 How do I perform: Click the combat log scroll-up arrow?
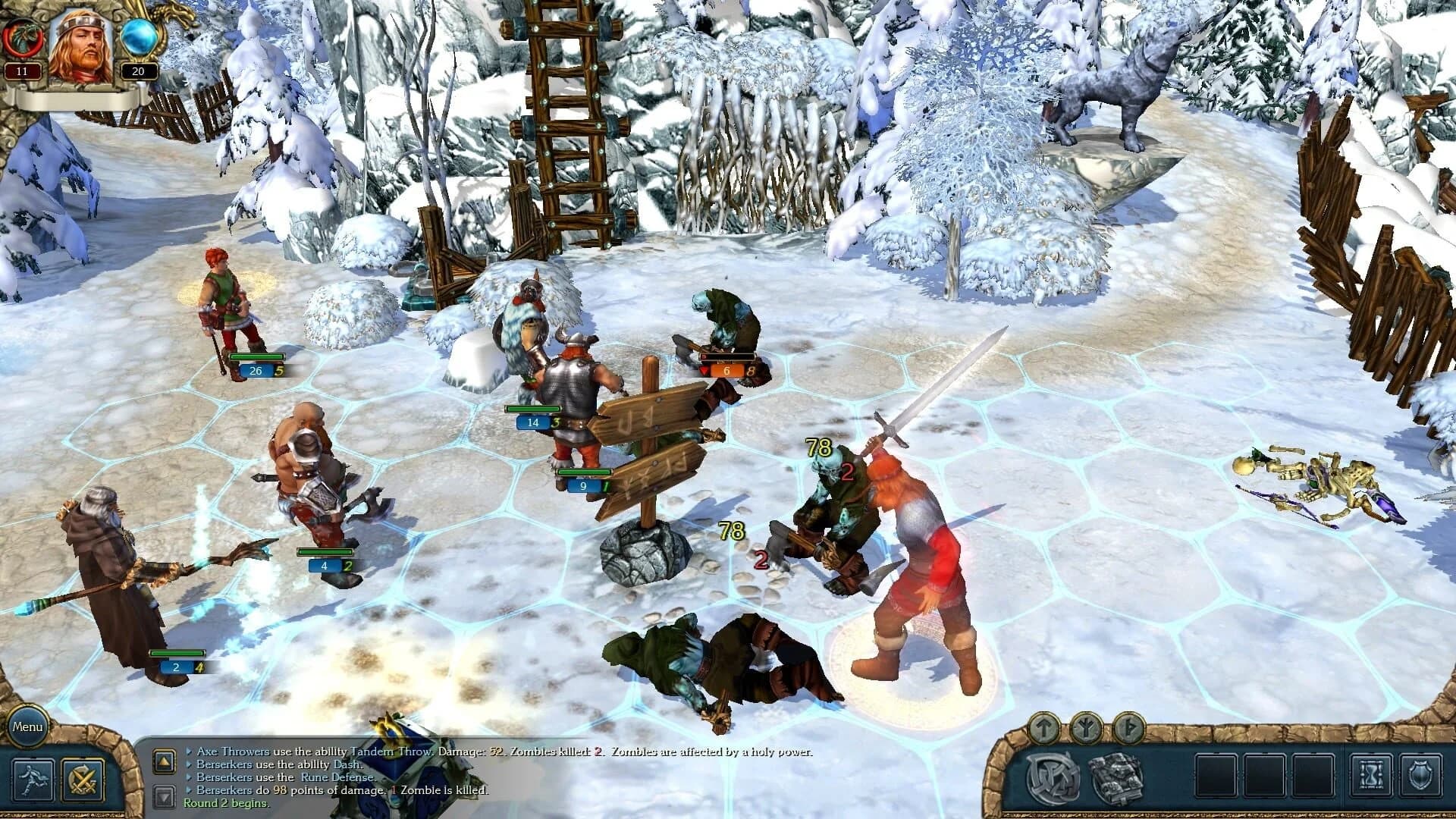pos(164,763)
